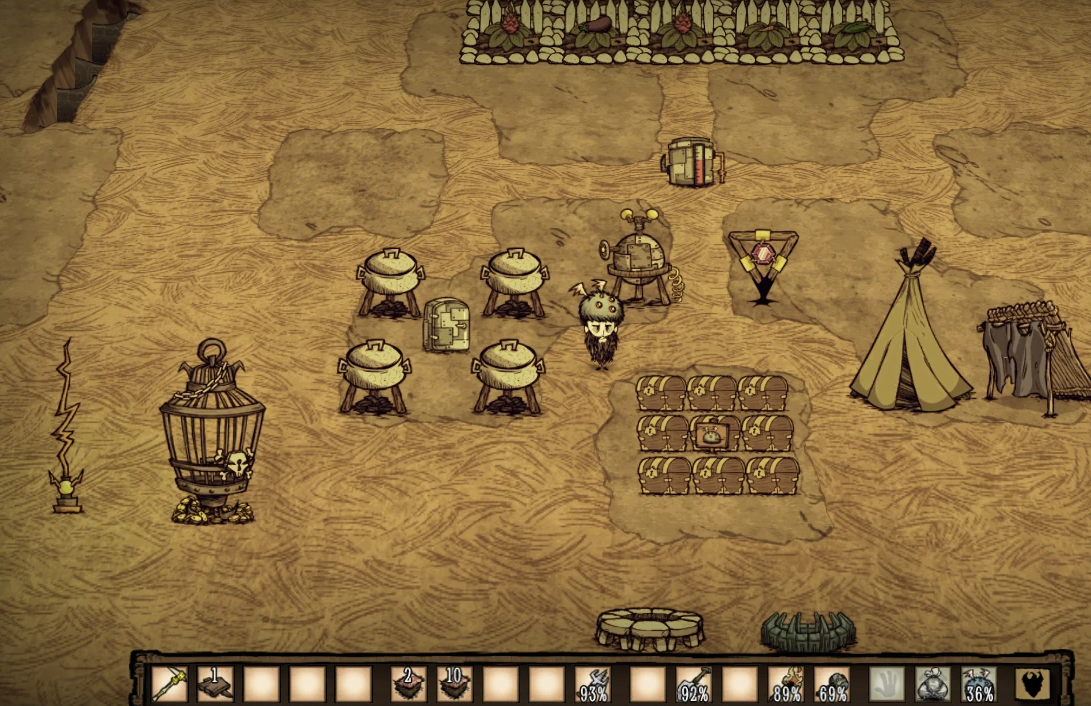Select the equipped body armor slot
1091x706 pixels.
(x=932, y=684)
